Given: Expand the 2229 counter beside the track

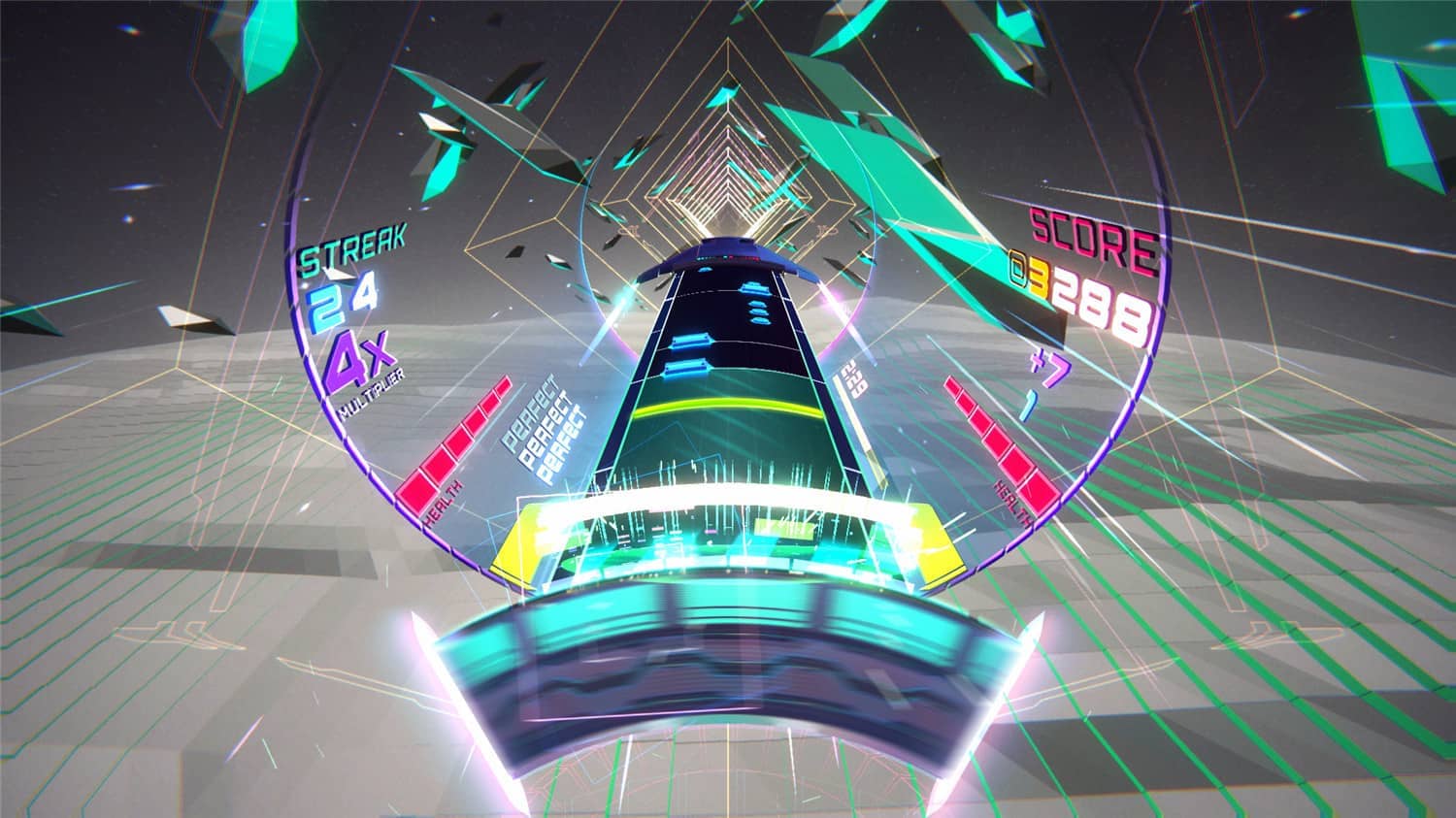Looking at the screenshot, I should tap(852, 378).
